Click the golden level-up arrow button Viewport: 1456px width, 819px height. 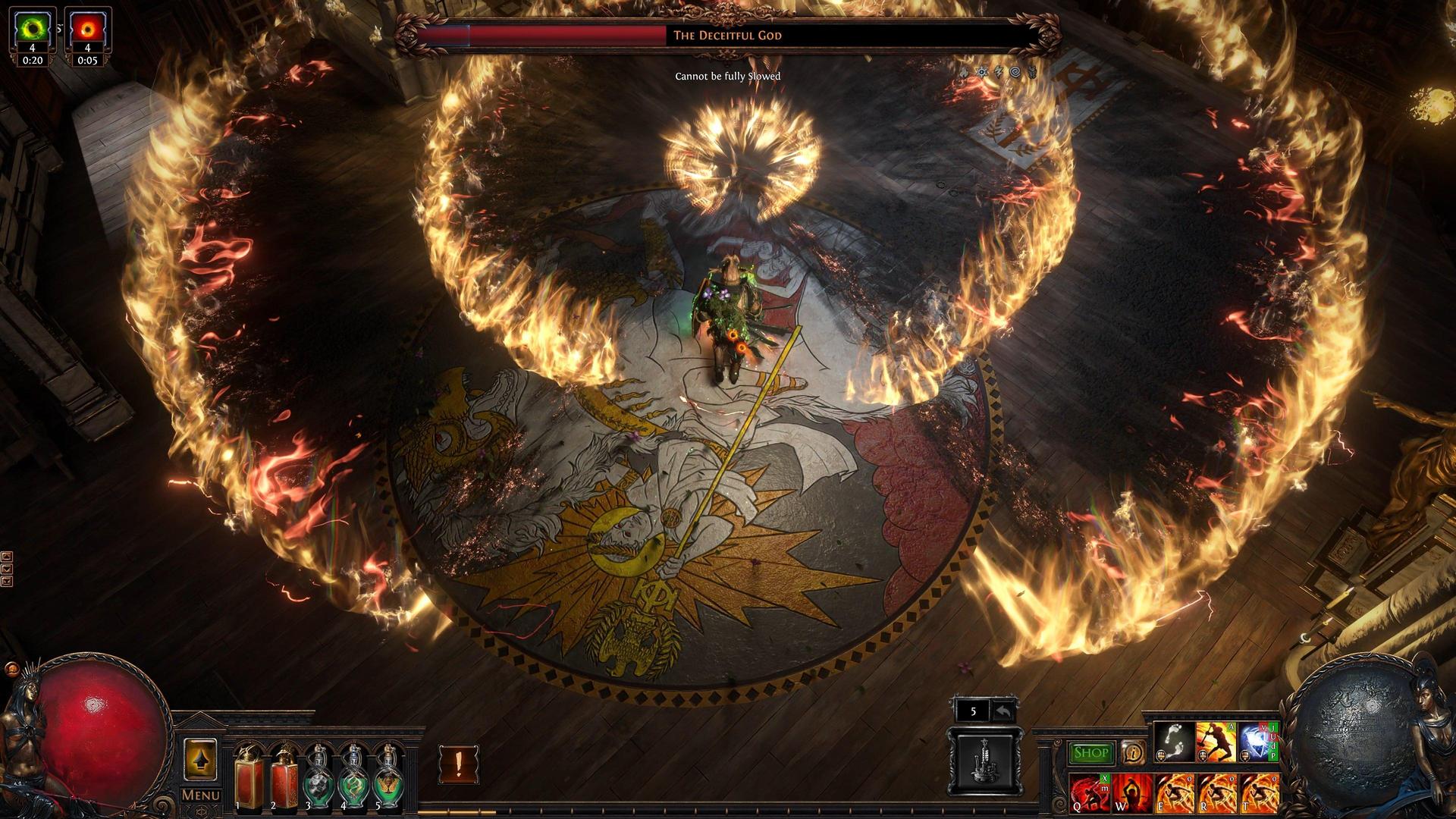(x=201, y=760)
